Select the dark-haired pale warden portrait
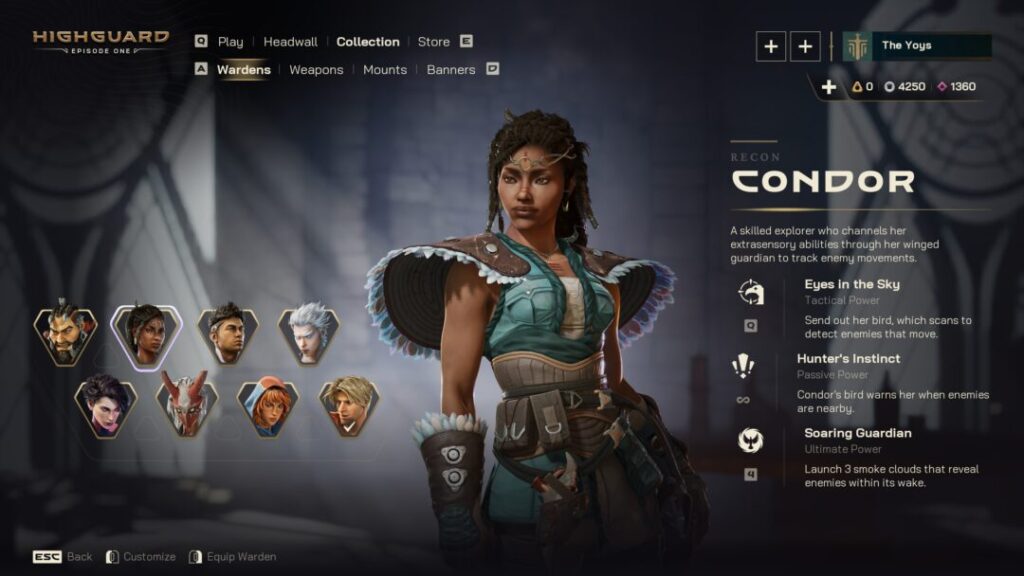This screenshot has height=576, width=1024. 105,405
